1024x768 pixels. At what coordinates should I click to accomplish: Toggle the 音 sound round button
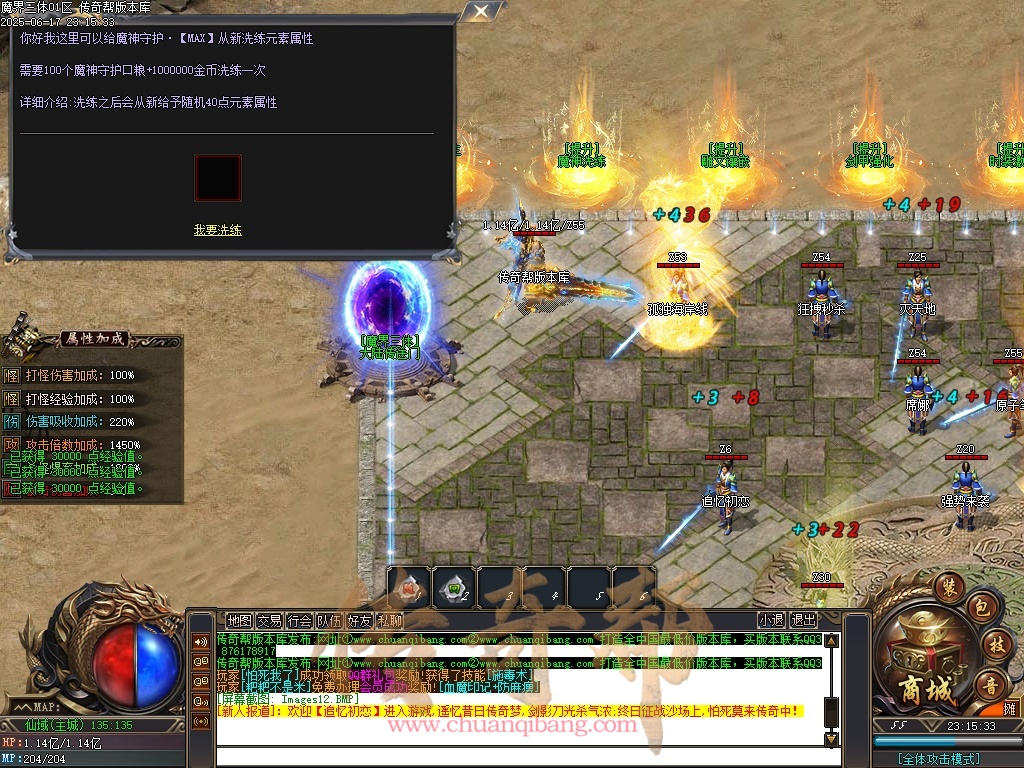coord(990,684)
